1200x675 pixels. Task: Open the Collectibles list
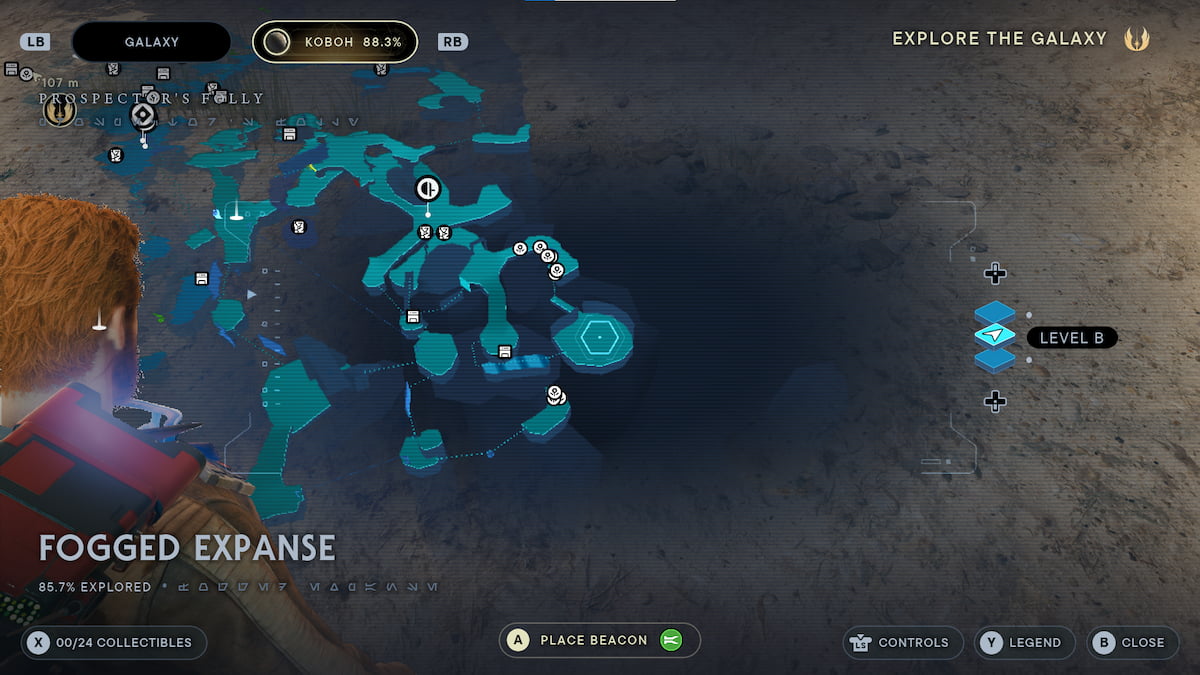(x=114, y=642)
